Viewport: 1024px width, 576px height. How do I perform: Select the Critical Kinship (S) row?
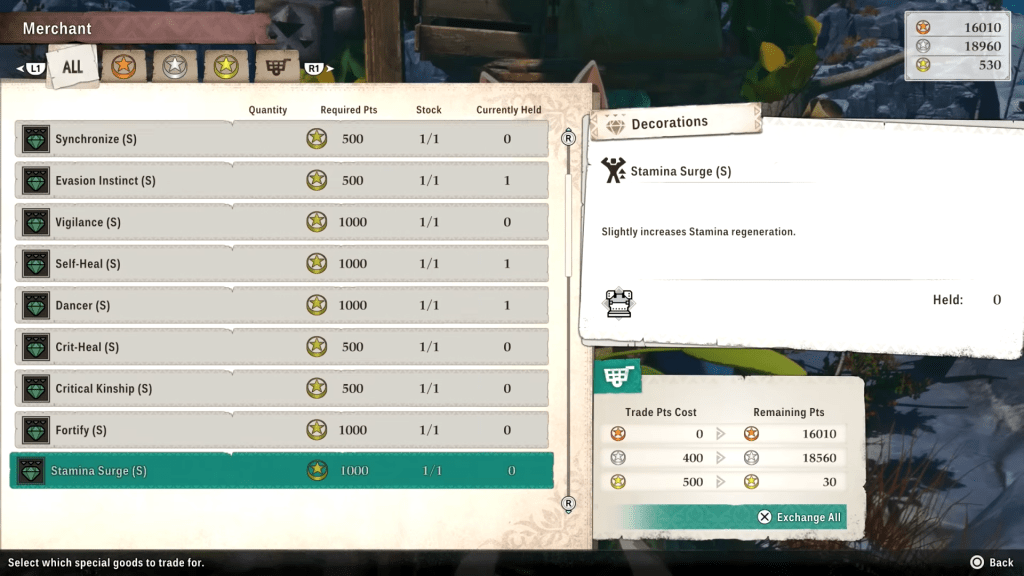(x=281, y=388)
